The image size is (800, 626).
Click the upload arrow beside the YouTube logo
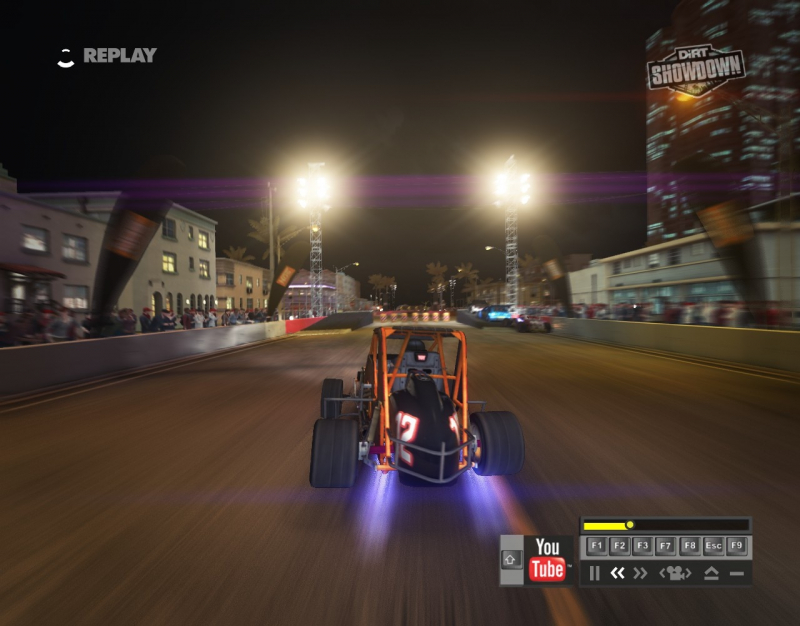click(x=511, y=560)
